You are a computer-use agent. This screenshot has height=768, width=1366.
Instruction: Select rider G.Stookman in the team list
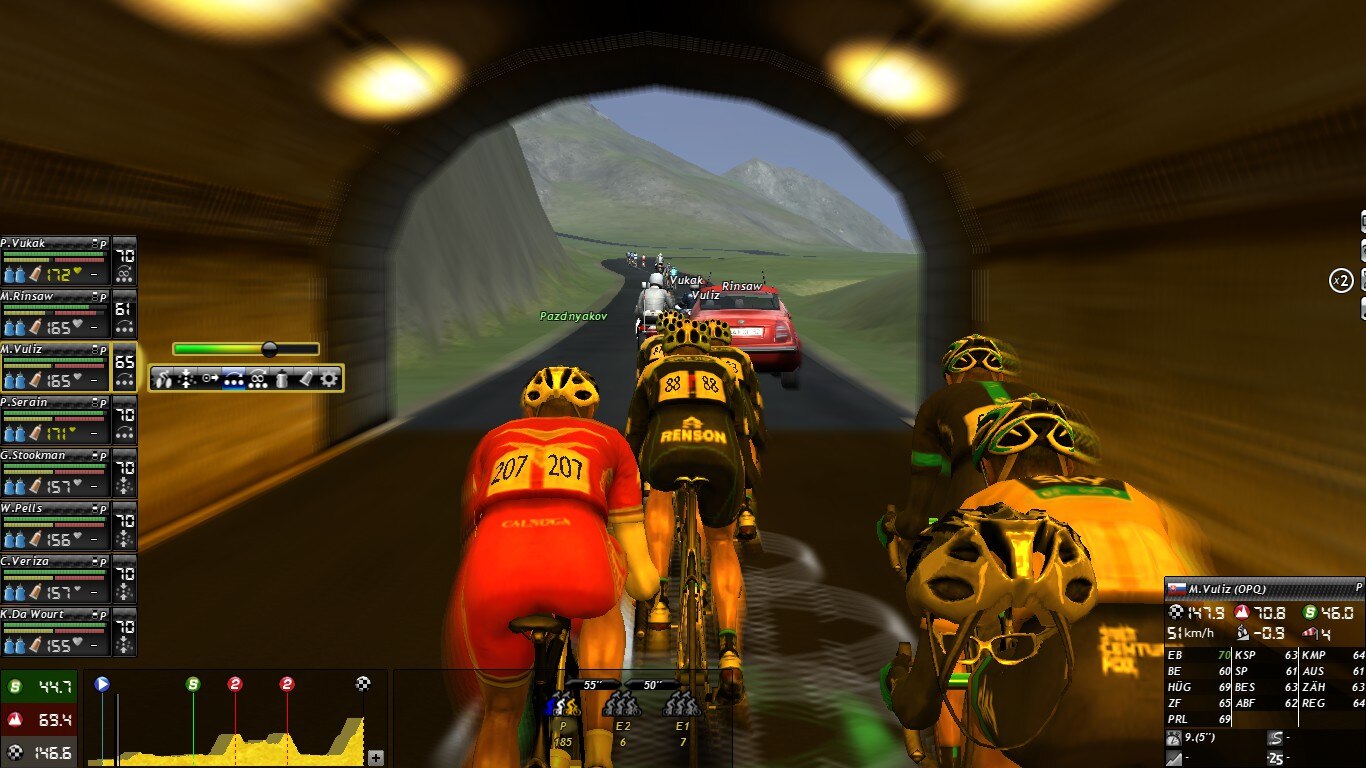click(x=54, y=472)
